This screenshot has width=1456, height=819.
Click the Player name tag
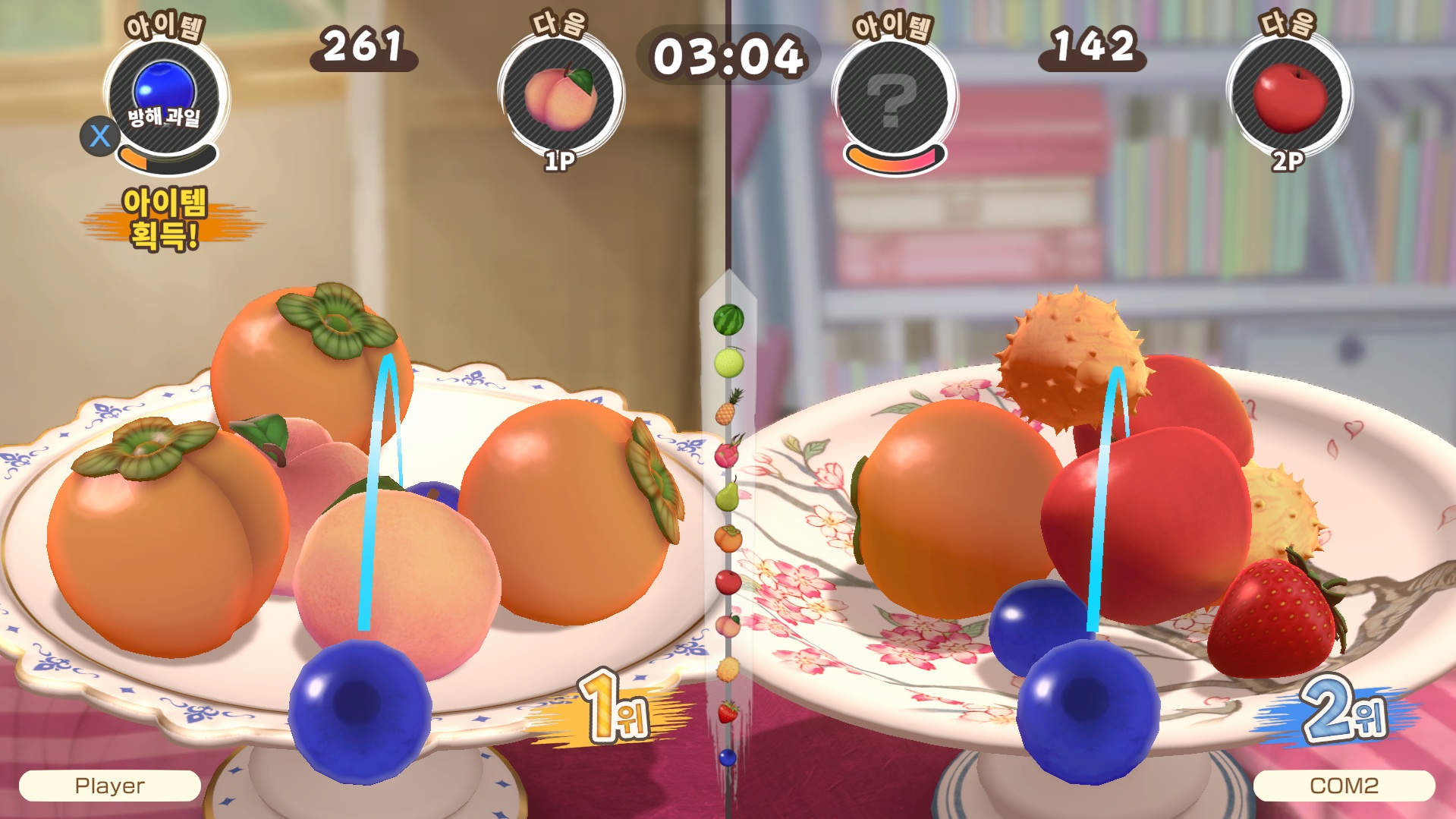[110, 786]
